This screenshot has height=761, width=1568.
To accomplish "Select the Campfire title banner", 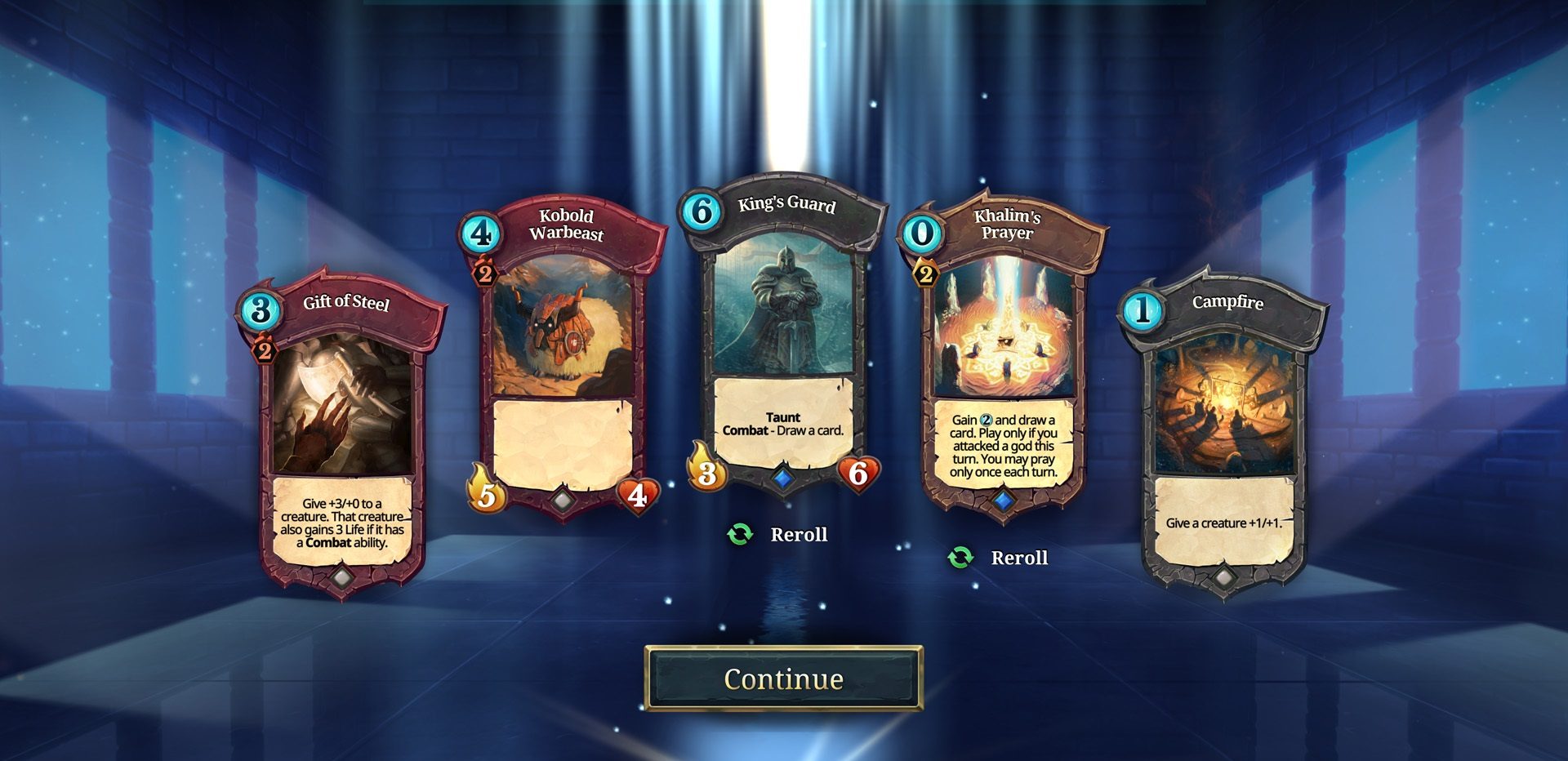I will (1227, 301).
